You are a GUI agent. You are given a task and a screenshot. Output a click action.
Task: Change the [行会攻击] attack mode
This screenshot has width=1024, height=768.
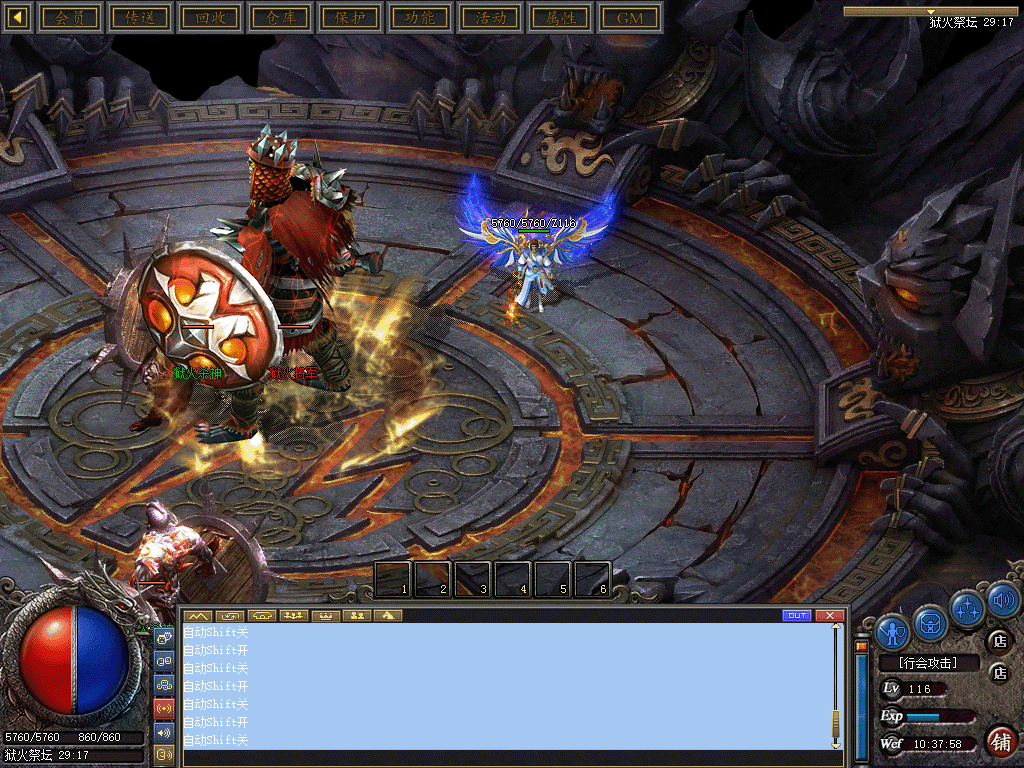tap(927, 663)
